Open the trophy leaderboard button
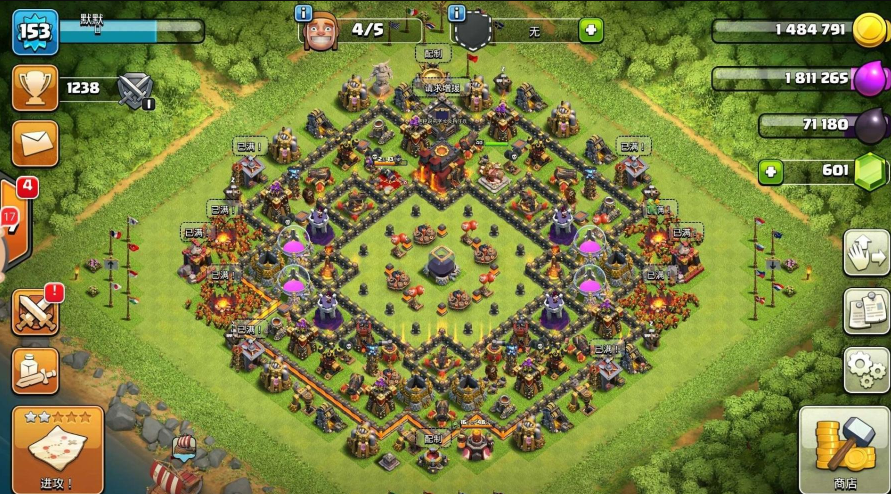Viewport: 891px width, 494px height. pos(35,88)
